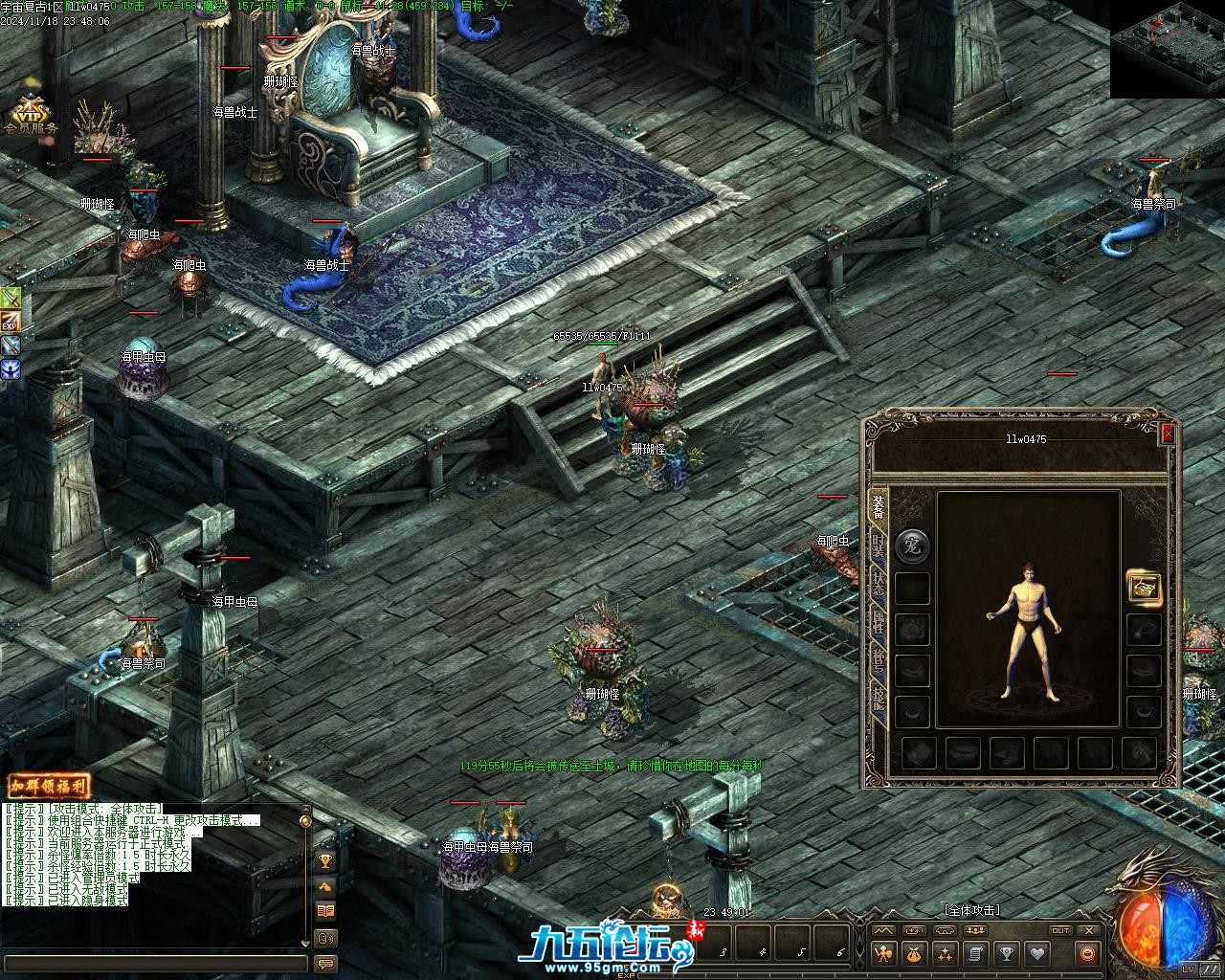Click the round 宠 pet button
Viewport: 1225px width, 980px height.
tap(912, 546)
